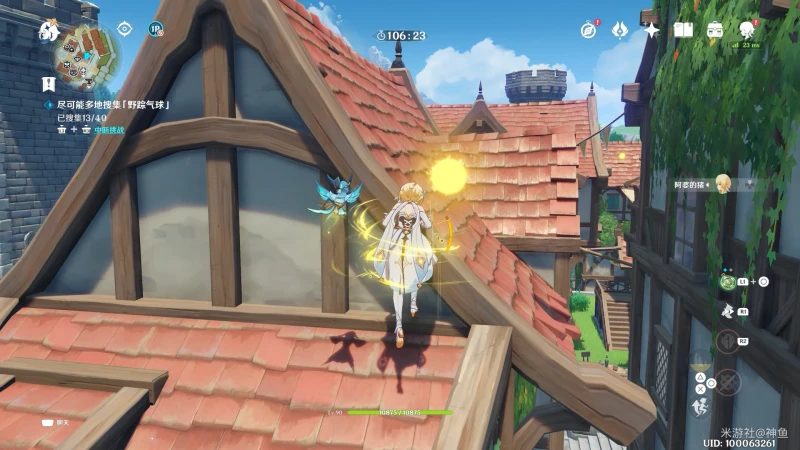Click the target-shaped icon beside the minimap
Screen dimensions: 800x450
click(x=125, y=29)
